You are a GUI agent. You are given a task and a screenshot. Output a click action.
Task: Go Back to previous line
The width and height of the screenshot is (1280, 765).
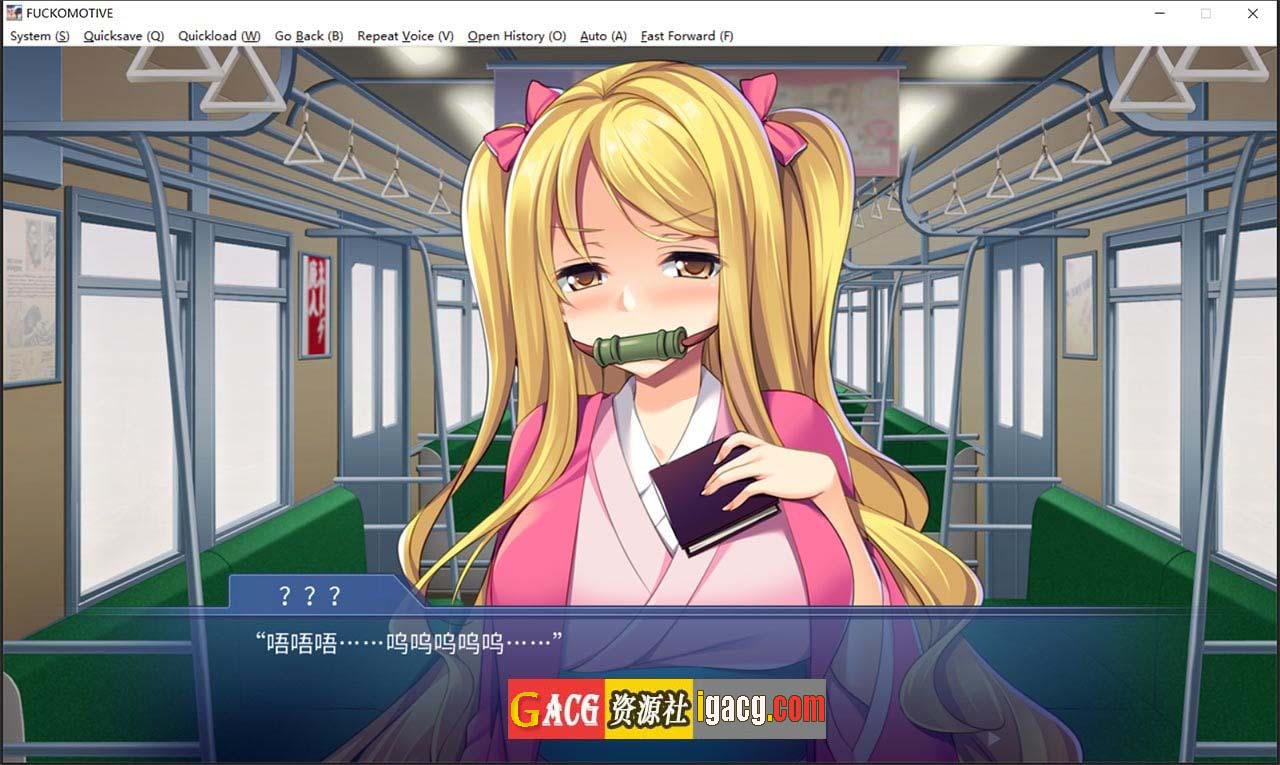[309, 36]
